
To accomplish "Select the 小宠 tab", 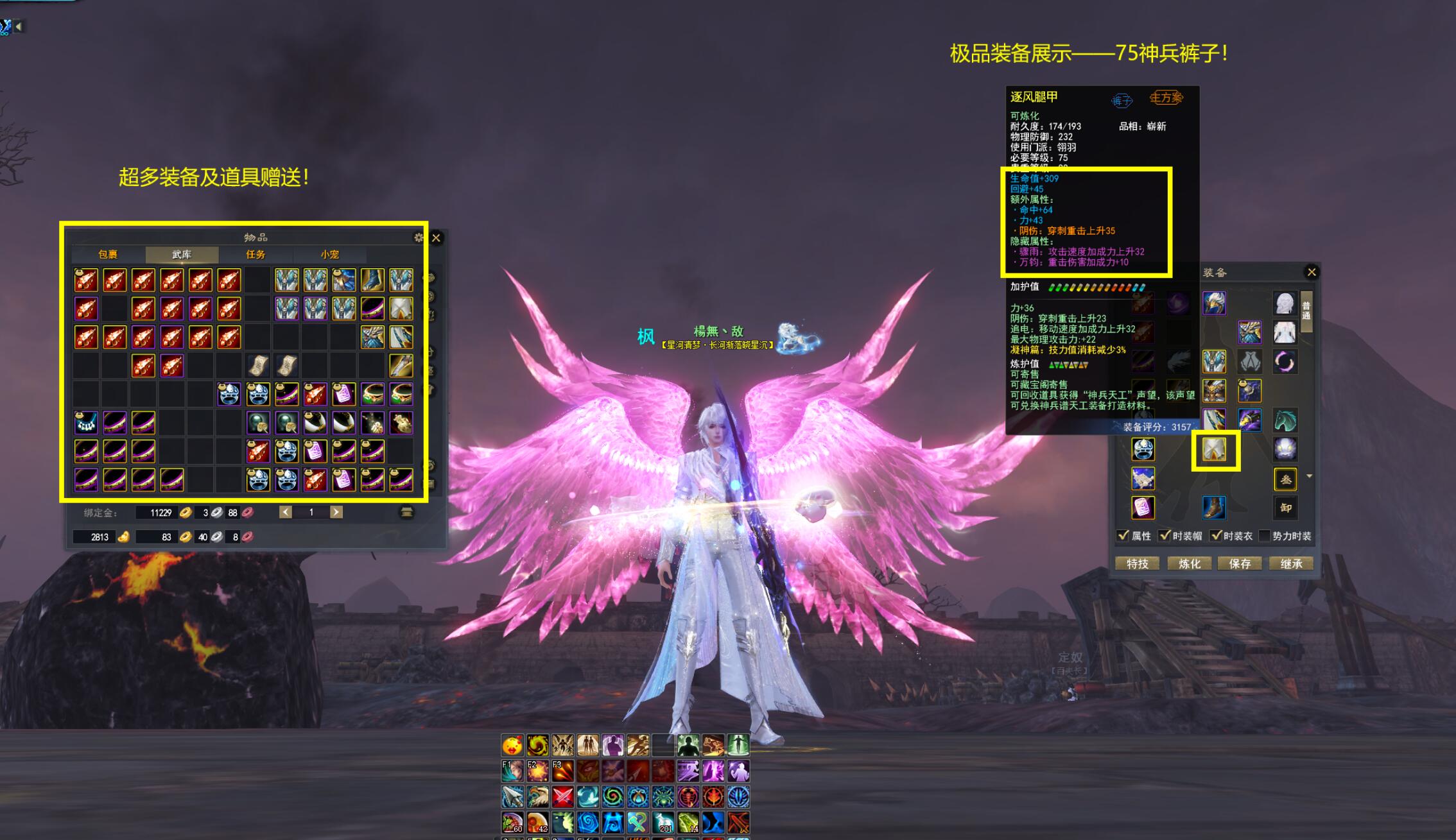I will [x=330, y=255].
